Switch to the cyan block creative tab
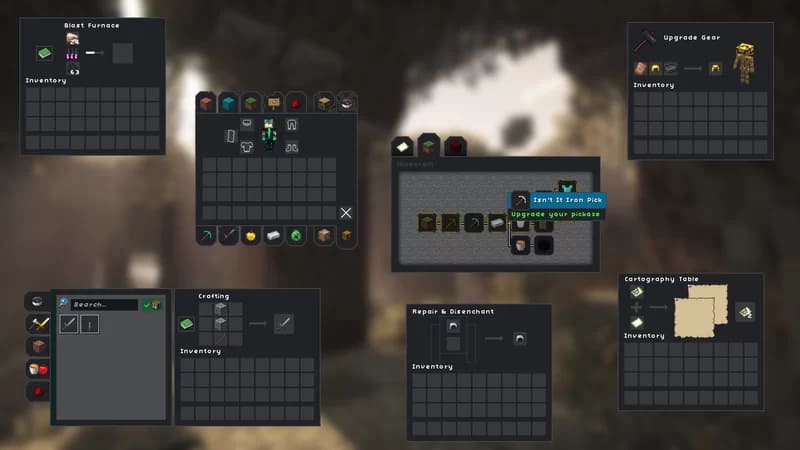The height and width of the screenshot is (450, 800). (228, 103)
